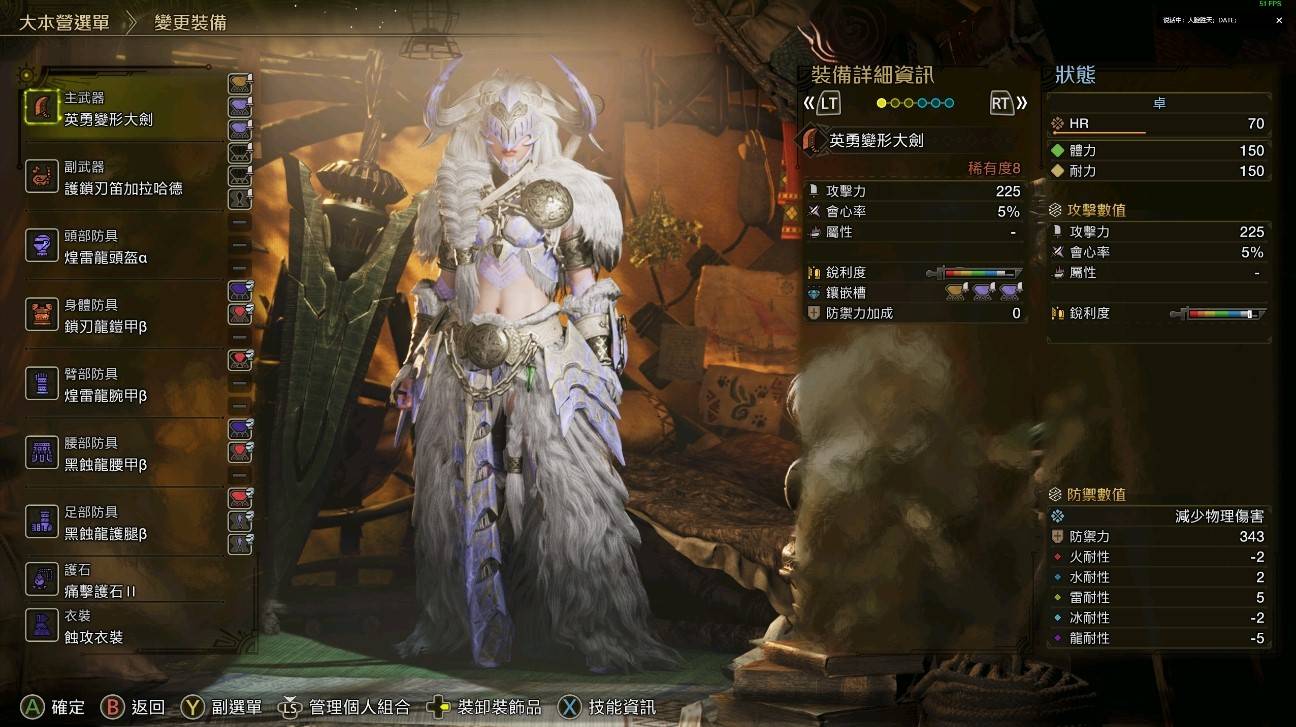This screenshot has height=727, width=1296.
Task: Click the waist armor icon for 黑蝕龍腰甲β
Action: (x=42, y=452)
